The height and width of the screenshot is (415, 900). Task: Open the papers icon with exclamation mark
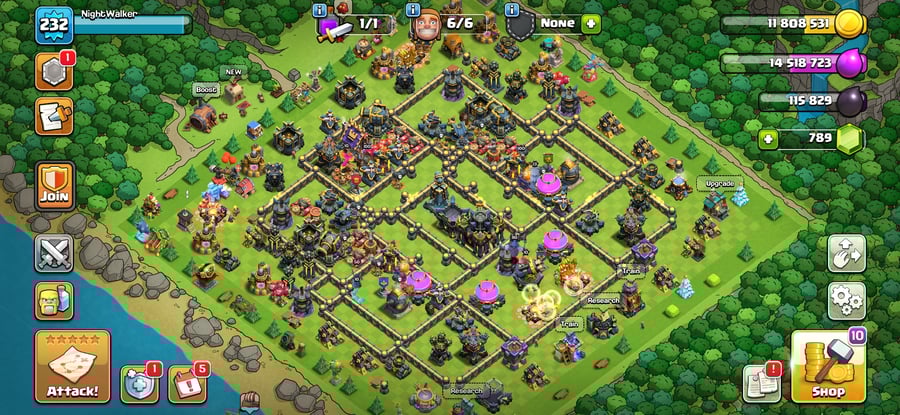[x=762, y=384]
